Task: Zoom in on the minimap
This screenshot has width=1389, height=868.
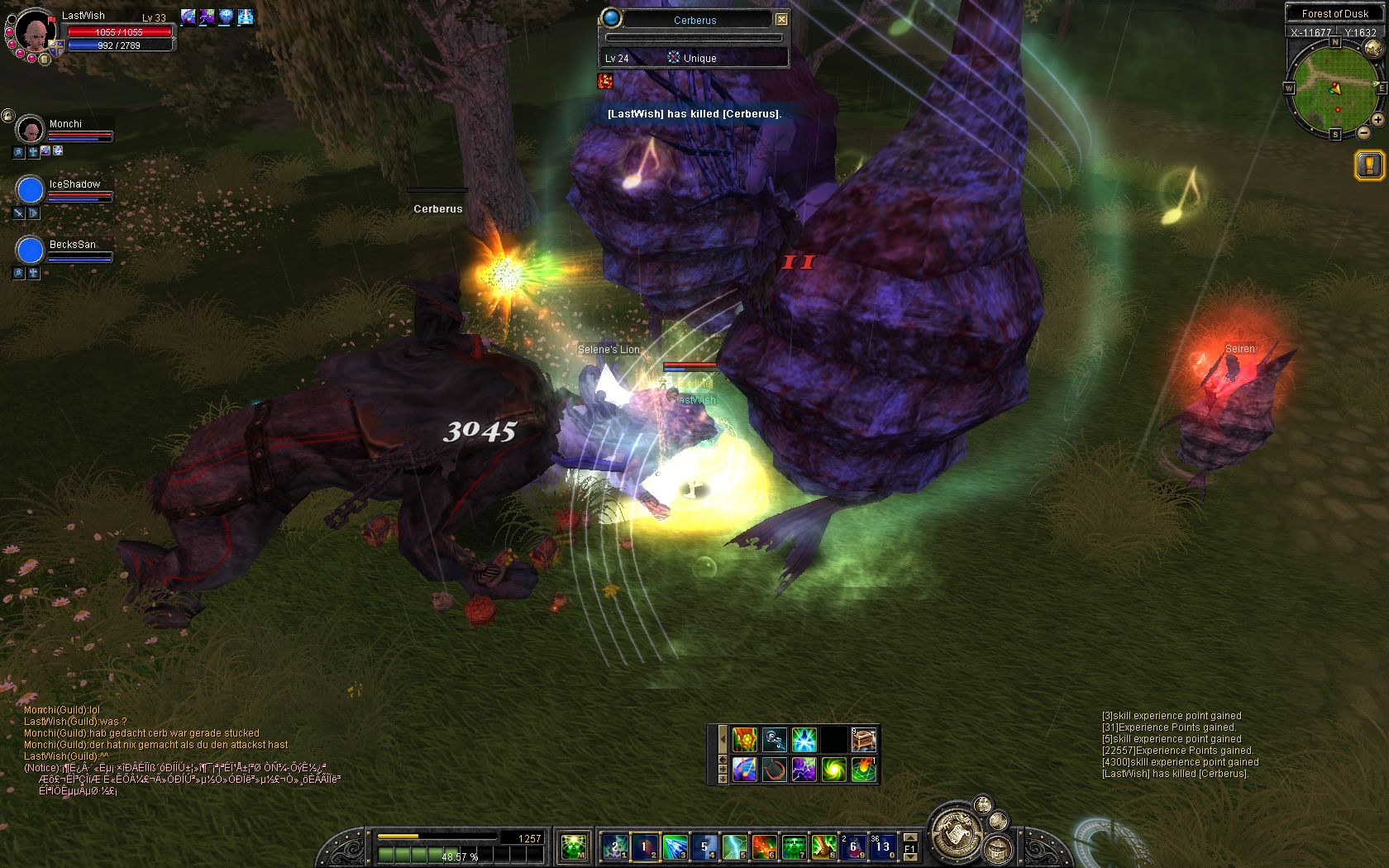Action: click(x=1378, y=120)
